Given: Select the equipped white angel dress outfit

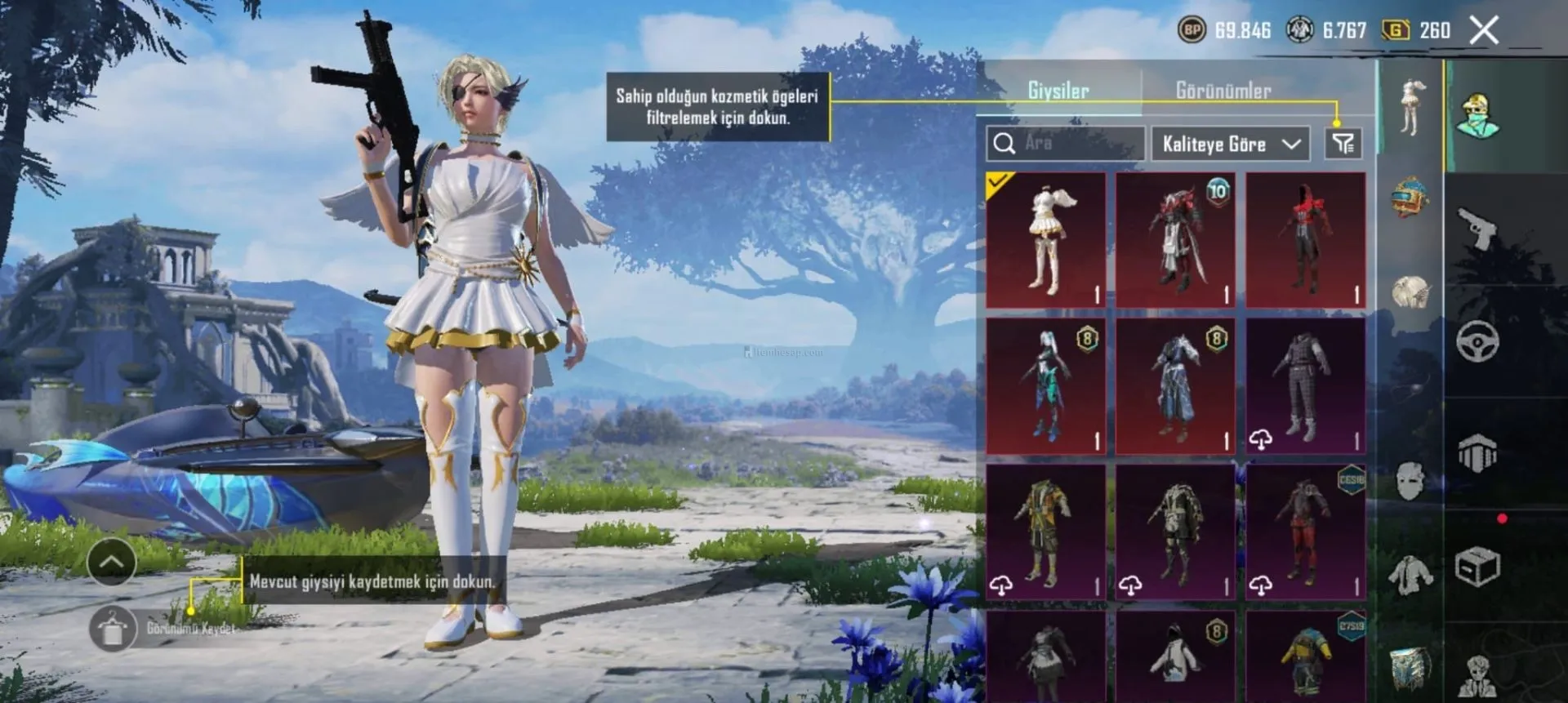Looking at the screenshot, I should (1045, 239).
